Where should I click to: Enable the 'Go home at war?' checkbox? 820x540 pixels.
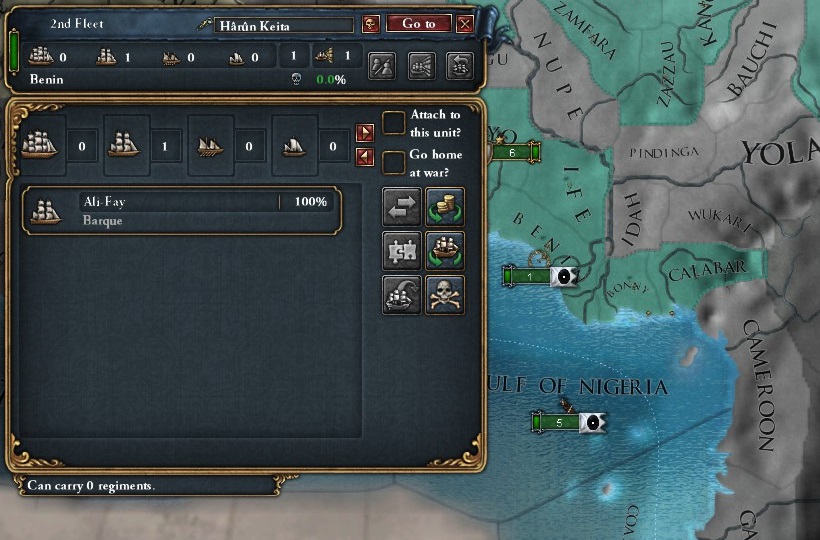[394, 162]
